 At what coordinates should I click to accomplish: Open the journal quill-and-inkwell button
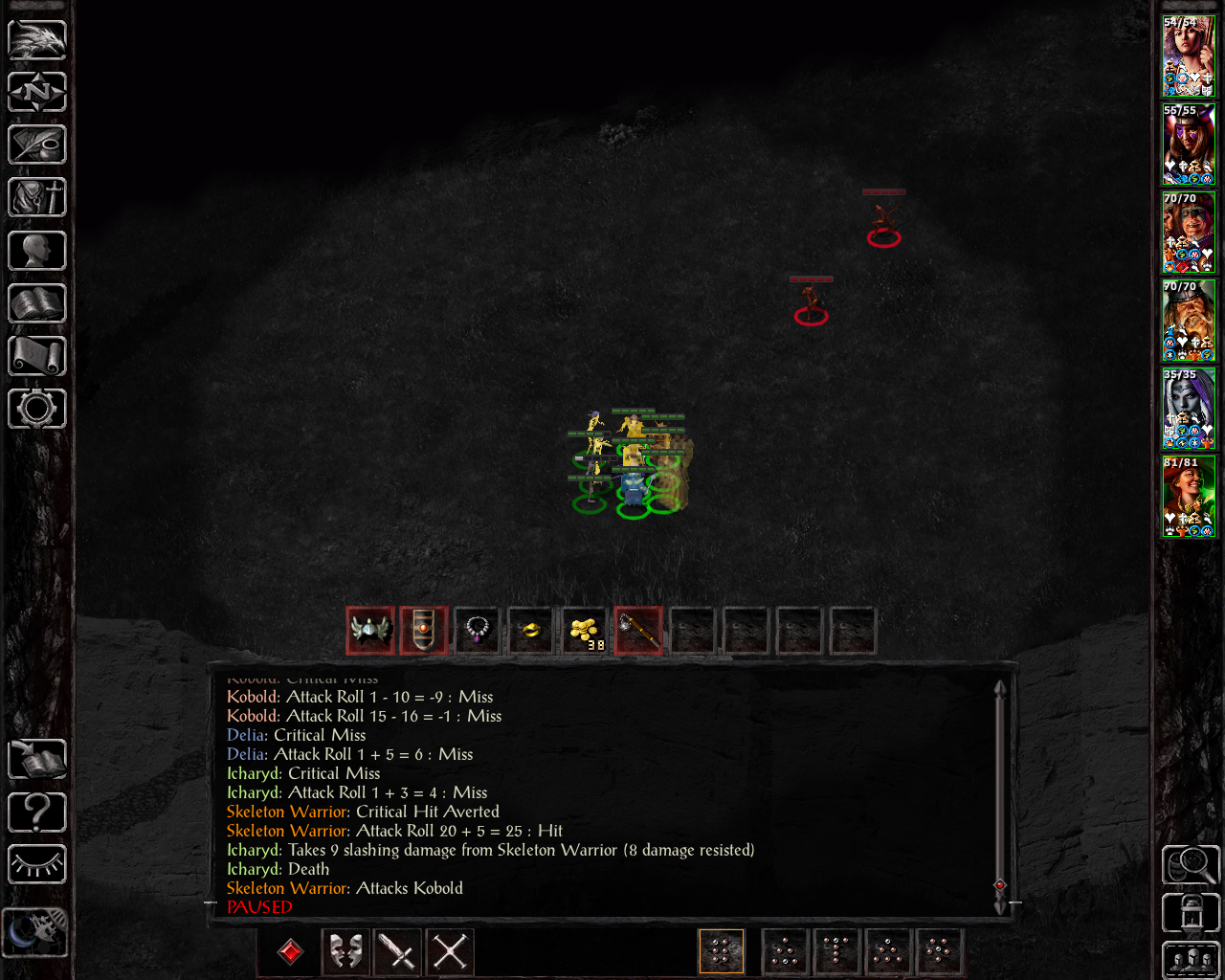pyautogui.click(x=37, y=145)
